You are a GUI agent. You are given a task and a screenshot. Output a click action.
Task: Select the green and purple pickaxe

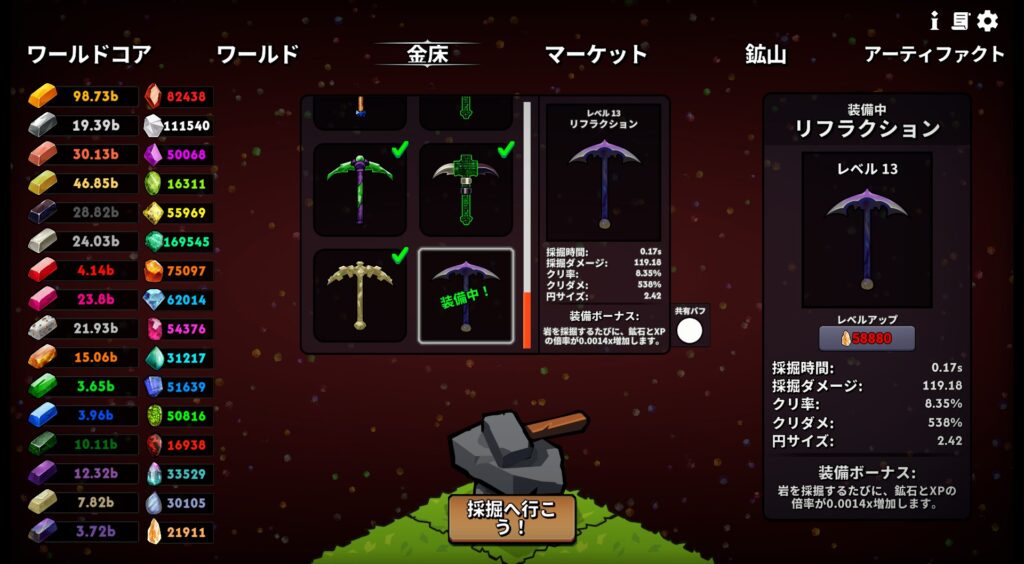(x=360, y=189)
